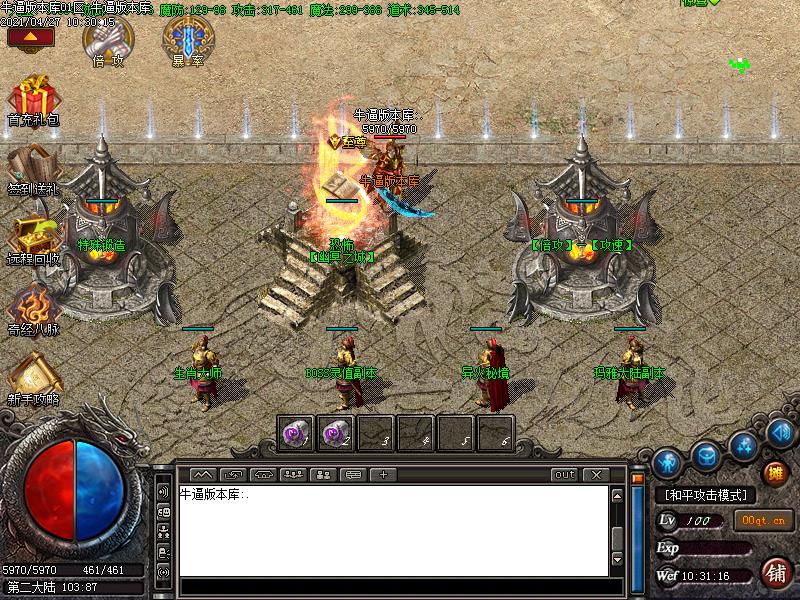
Task: Open the 签到送礼 sign-in reward icon
Action: [x=33, y=165]
